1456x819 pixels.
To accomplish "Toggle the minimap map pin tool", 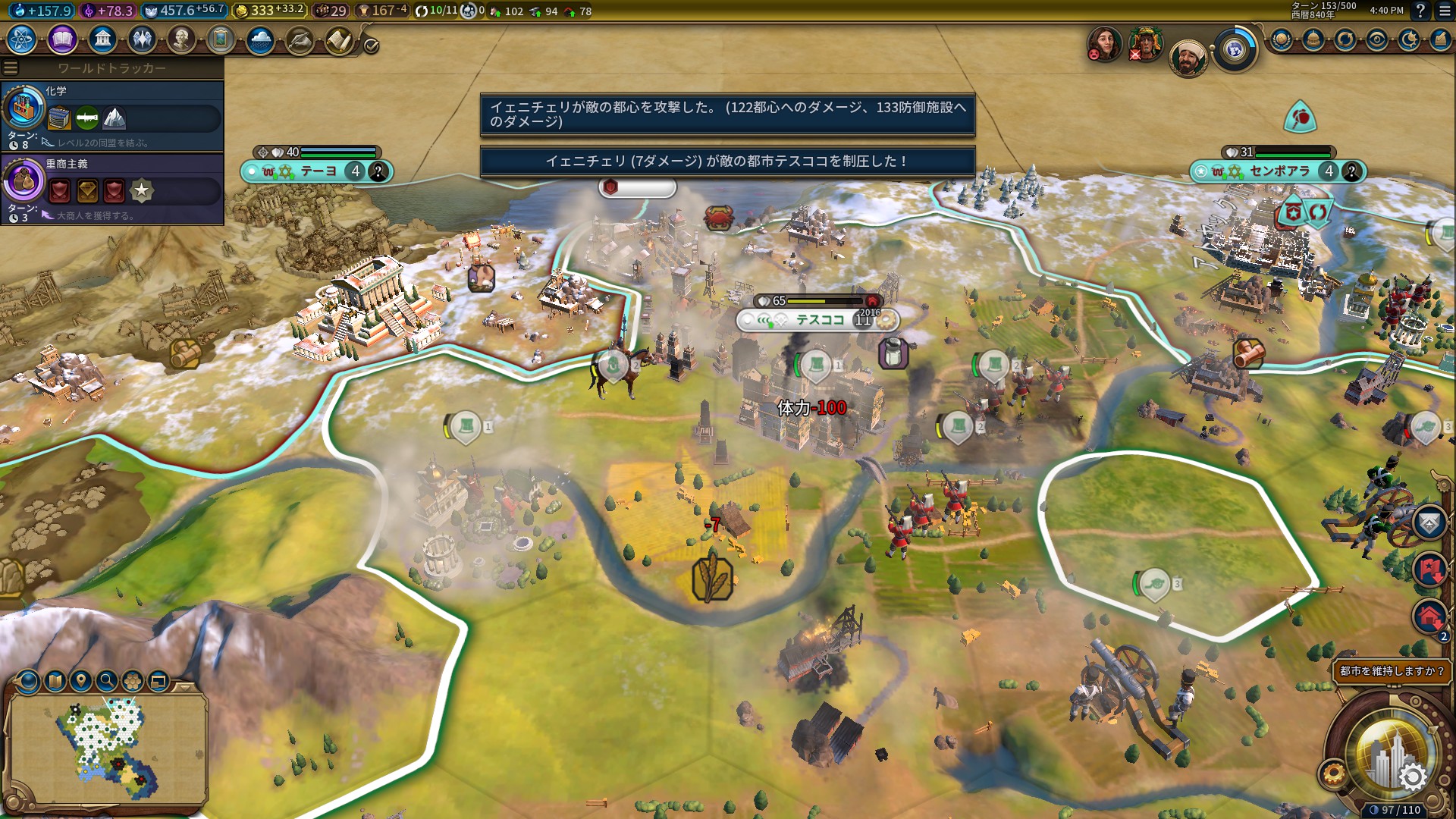I will pos(81,680).
